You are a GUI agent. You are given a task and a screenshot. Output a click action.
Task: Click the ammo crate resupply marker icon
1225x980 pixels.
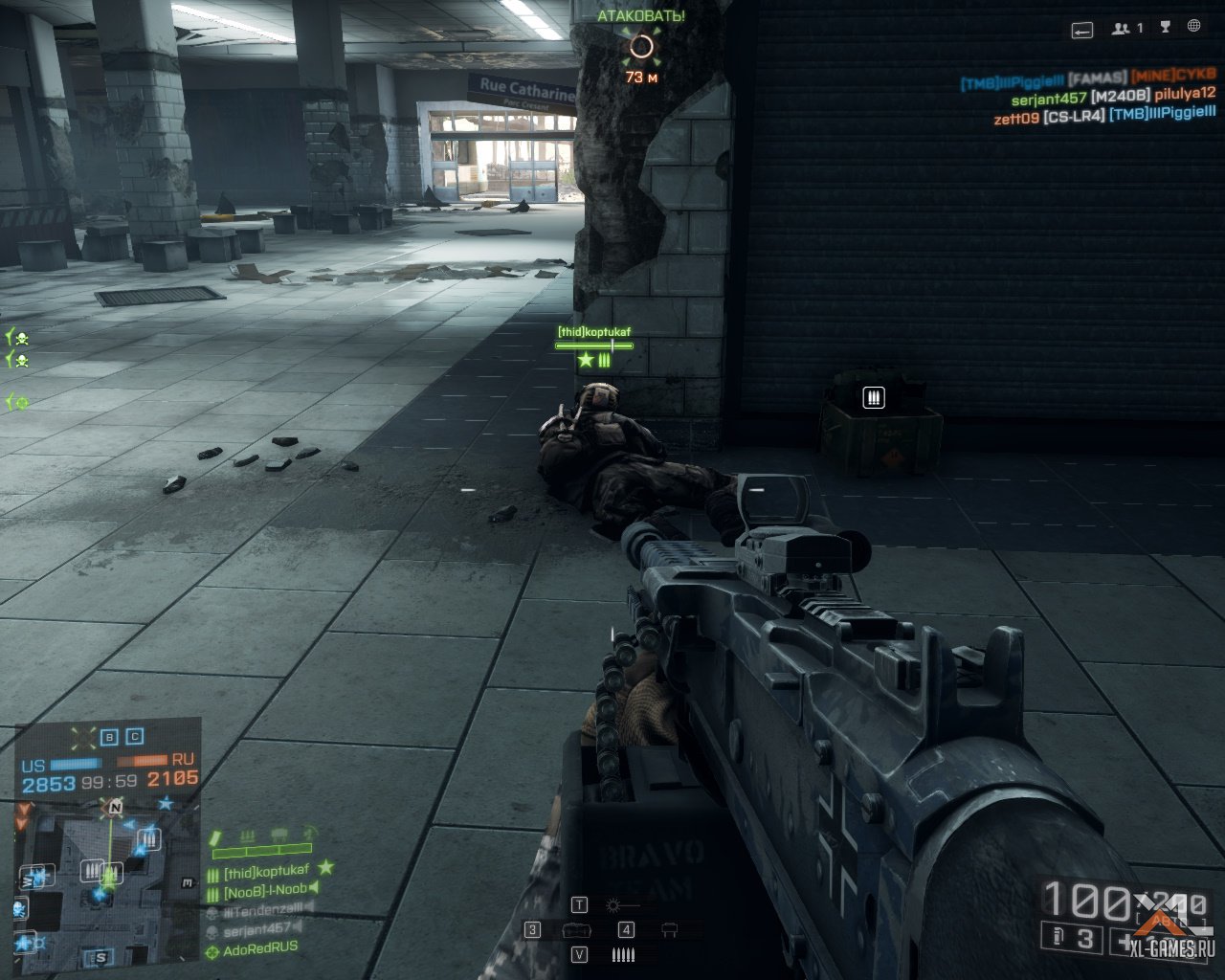(873, 397)
